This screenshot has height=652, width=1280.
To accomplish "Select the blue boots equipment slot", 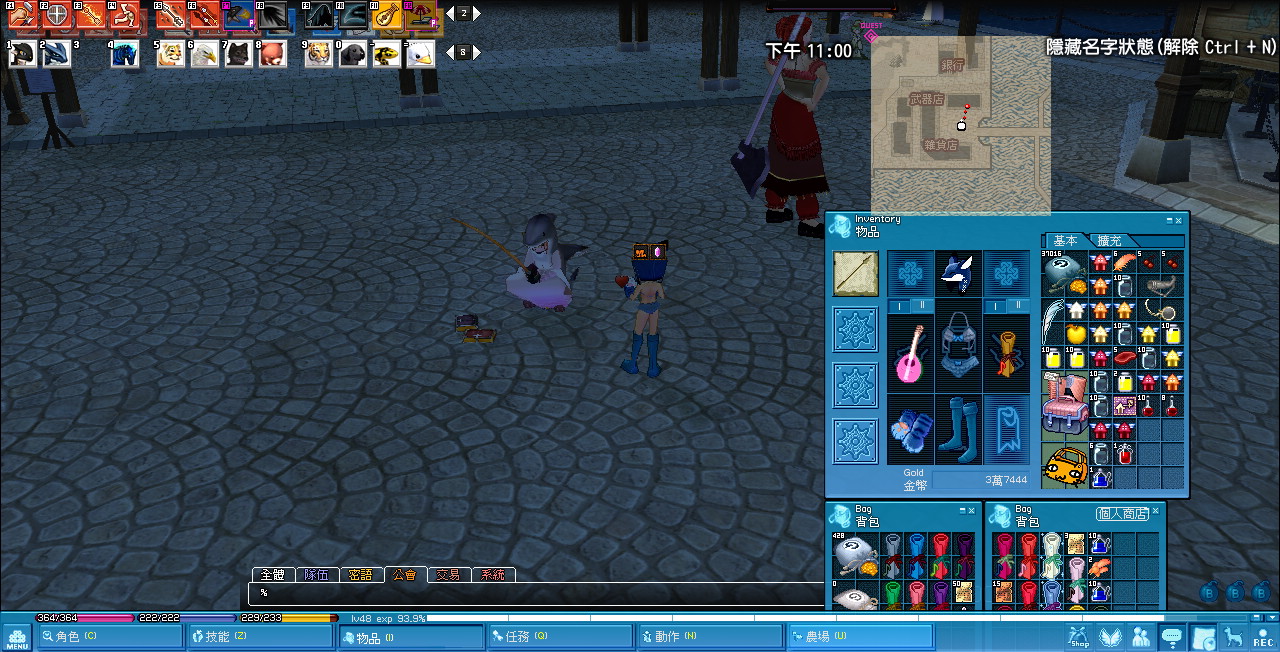I will (x=958, y=430).
